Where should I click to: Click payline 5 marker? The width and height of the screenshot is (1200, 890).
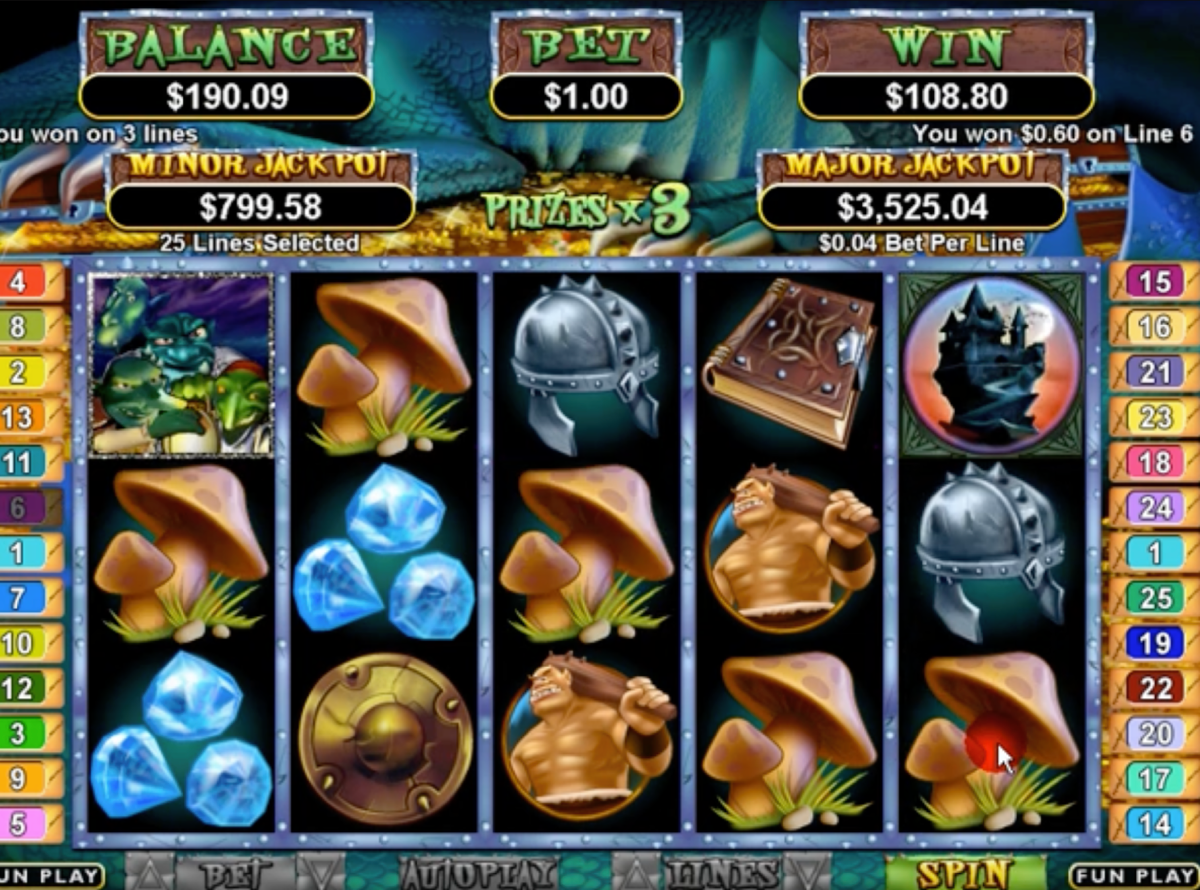24,824
